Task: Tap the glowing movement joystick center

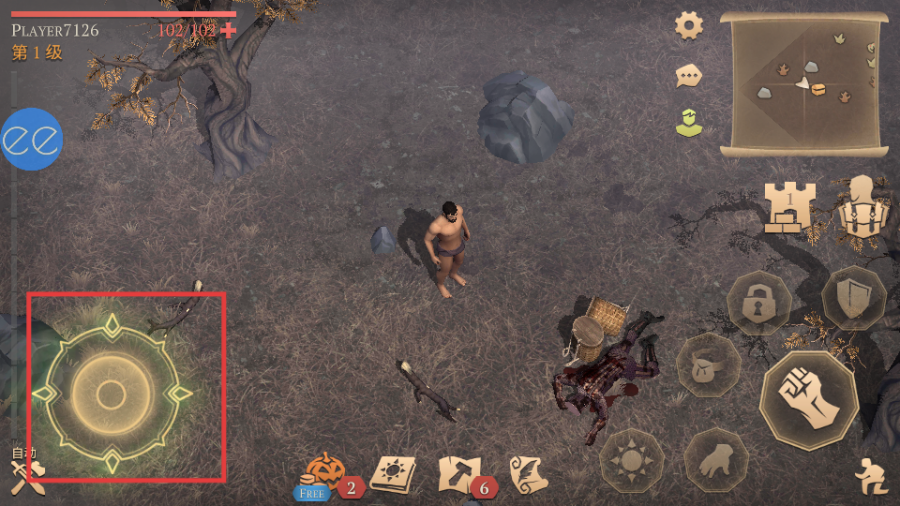Action: click(x=111, y=394)
